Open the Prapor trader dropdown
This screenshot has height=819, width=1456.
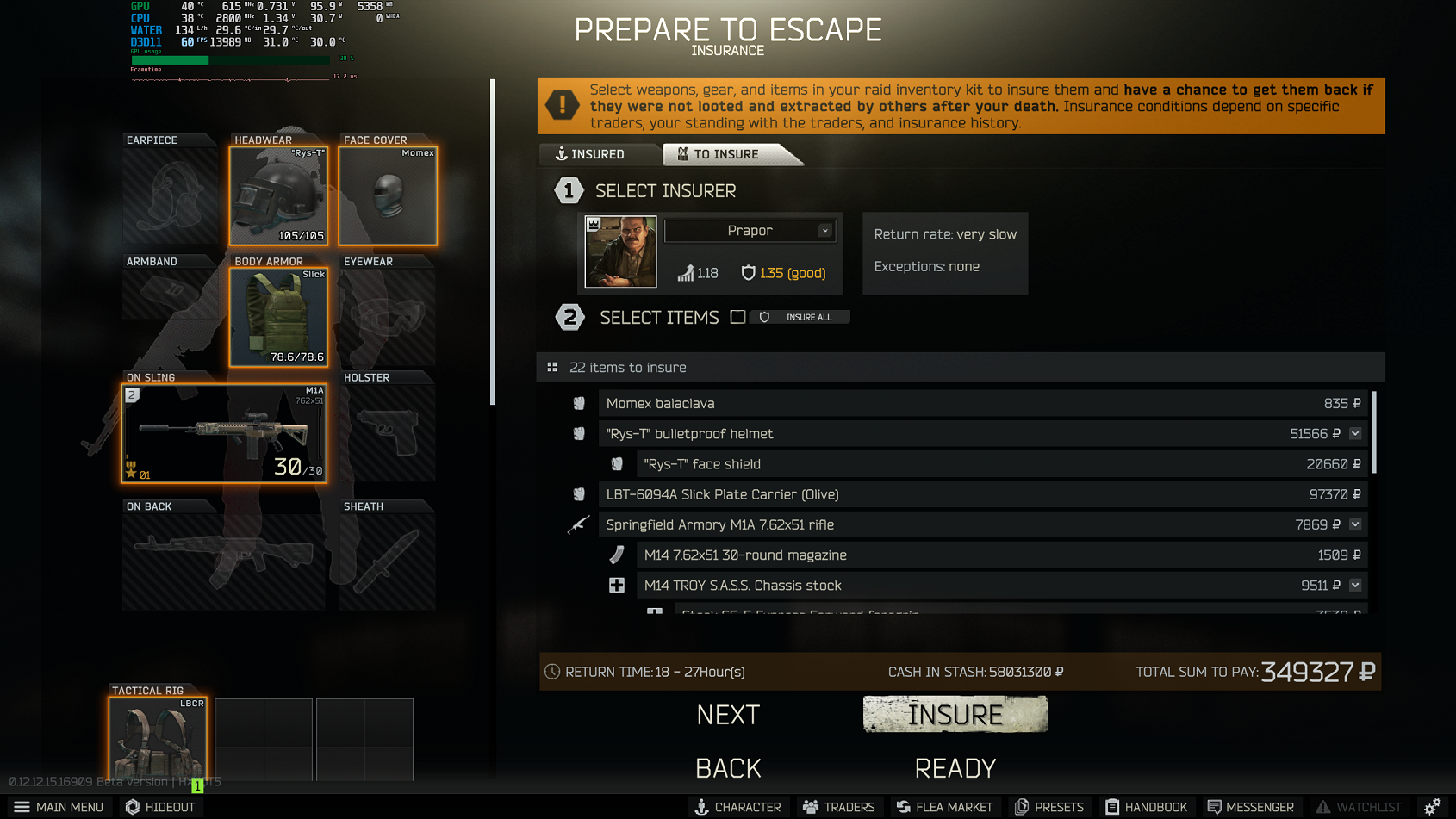tap(824, 231)
